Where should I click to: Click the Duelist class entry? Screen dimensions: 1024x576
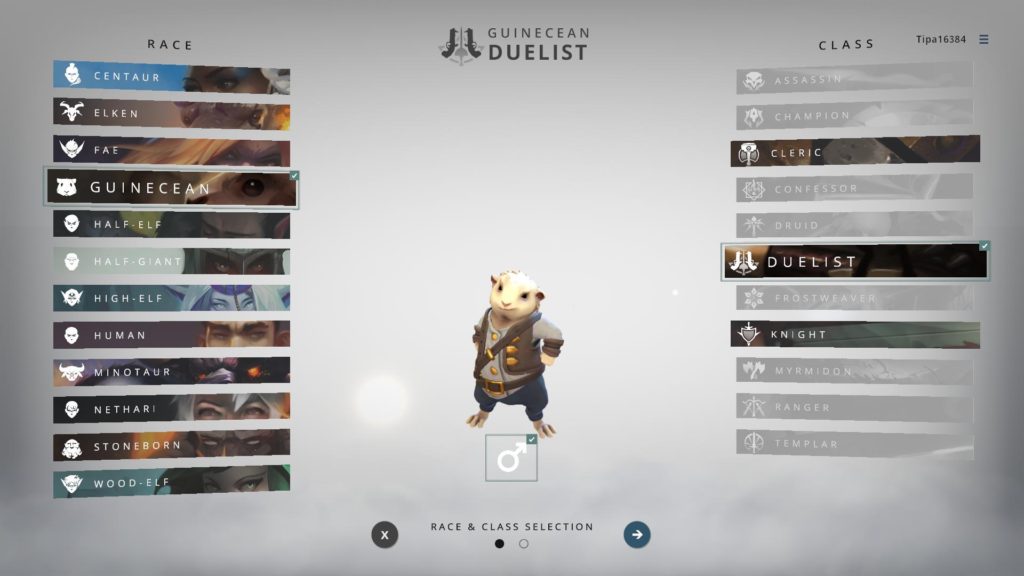[x=855, y=262]
